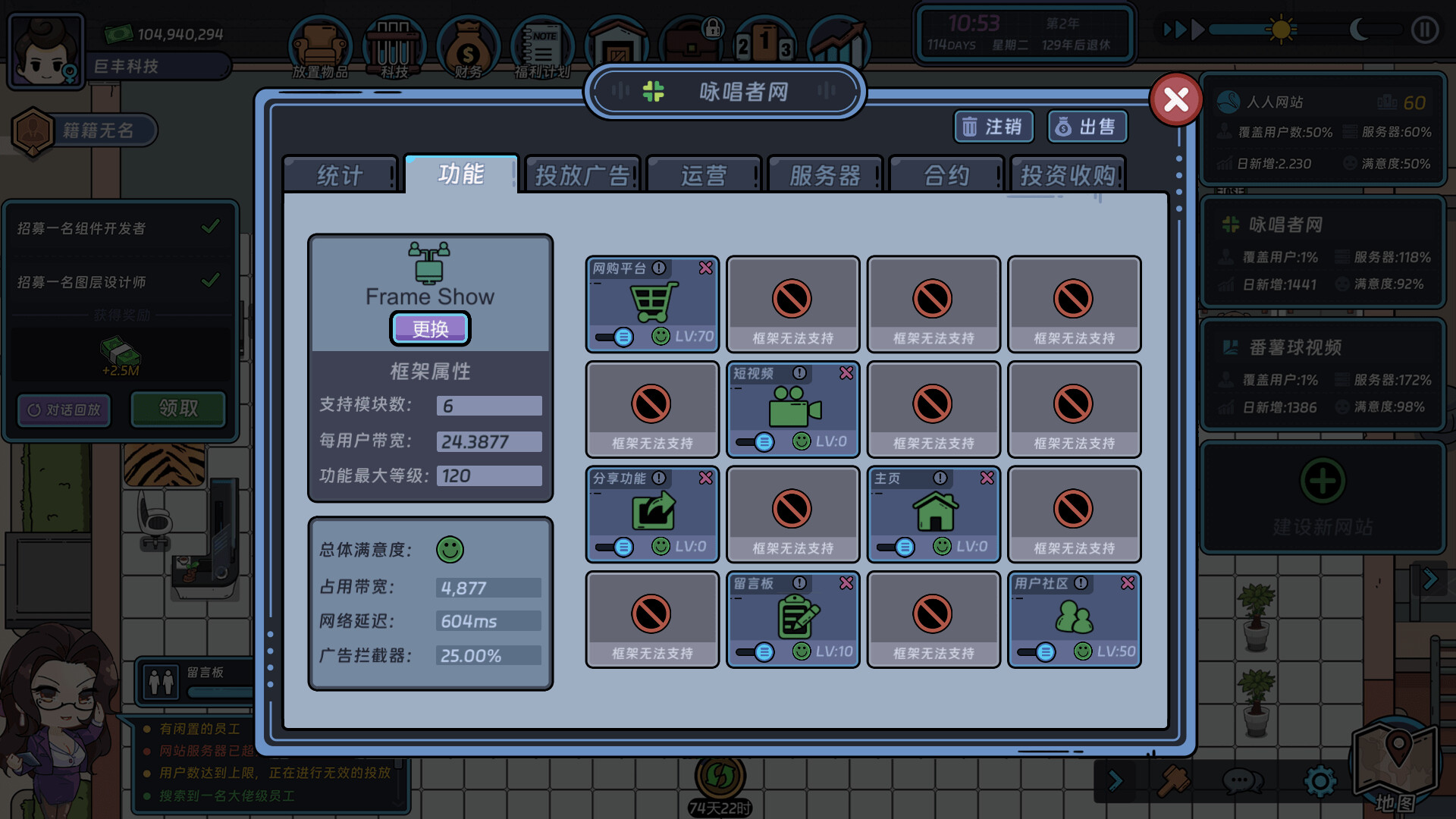Viewport: 1456px width, 819px height.
Task: Remove the 主页 module with its pink X
Action: point(987,478)
